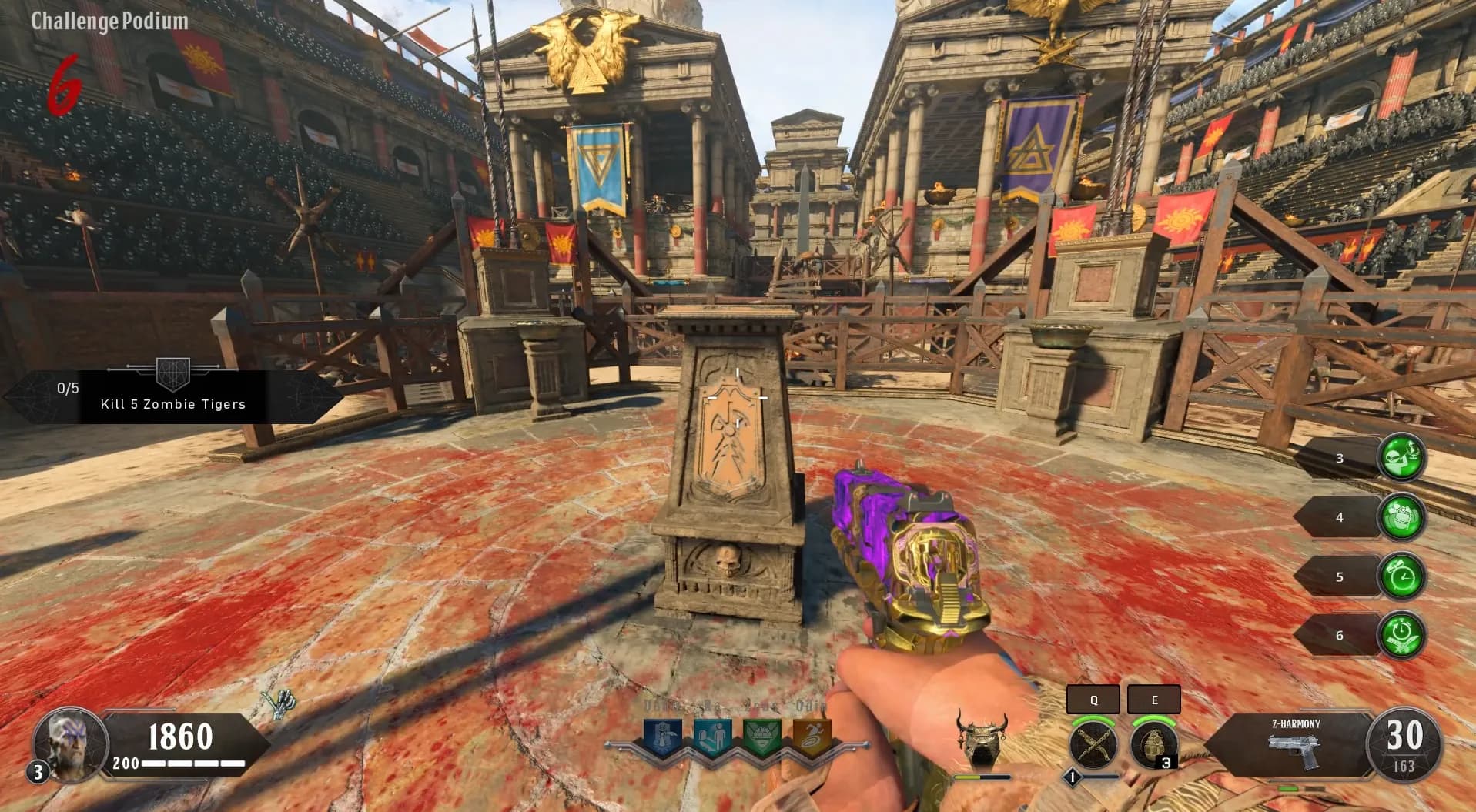
Task: Select the crossed blades special weapon icon
Action: click(x=1093, y=745)
